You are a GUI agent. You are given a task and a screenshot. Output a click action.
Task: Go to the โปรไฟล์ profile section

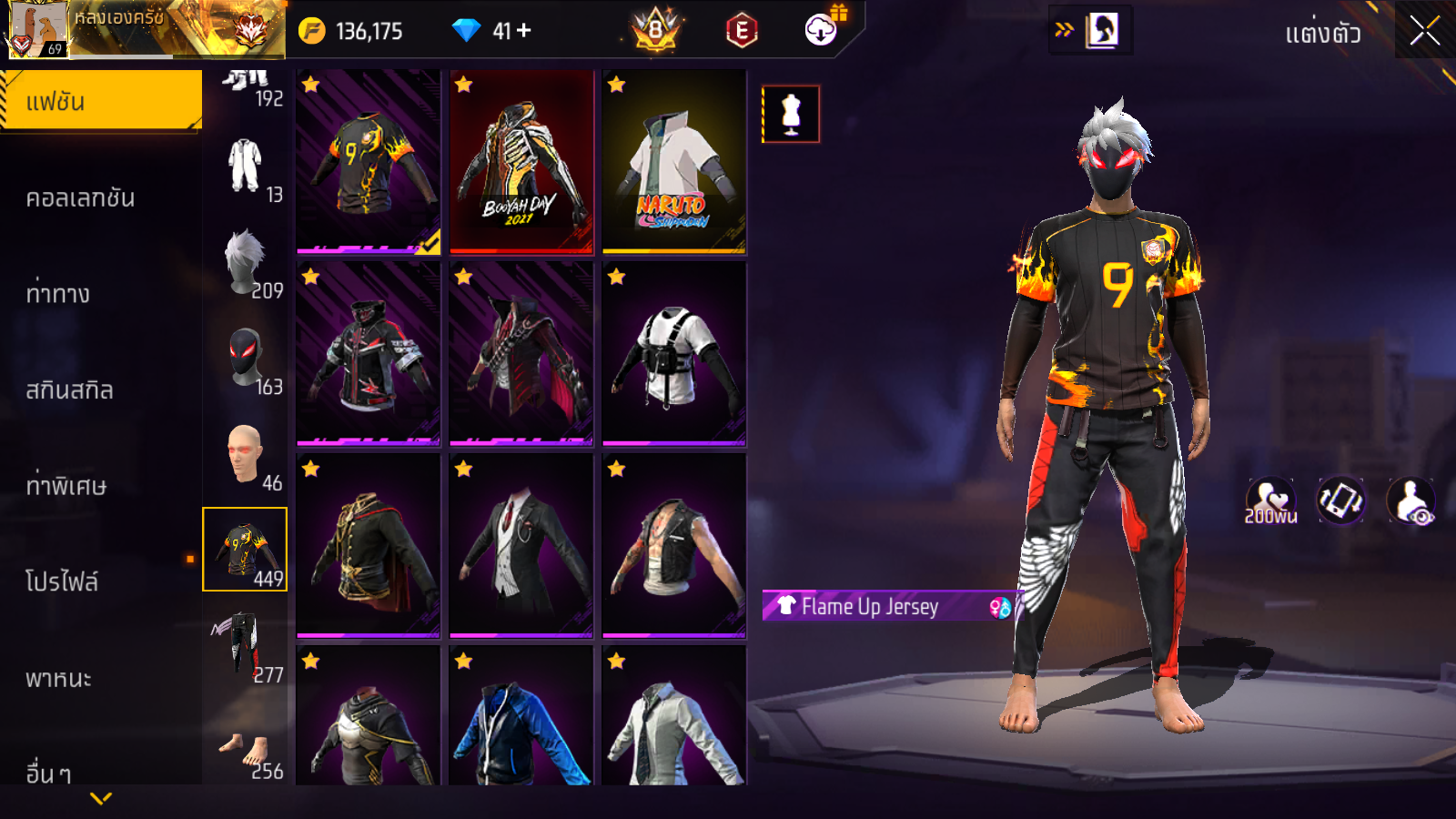click(62, 581)
